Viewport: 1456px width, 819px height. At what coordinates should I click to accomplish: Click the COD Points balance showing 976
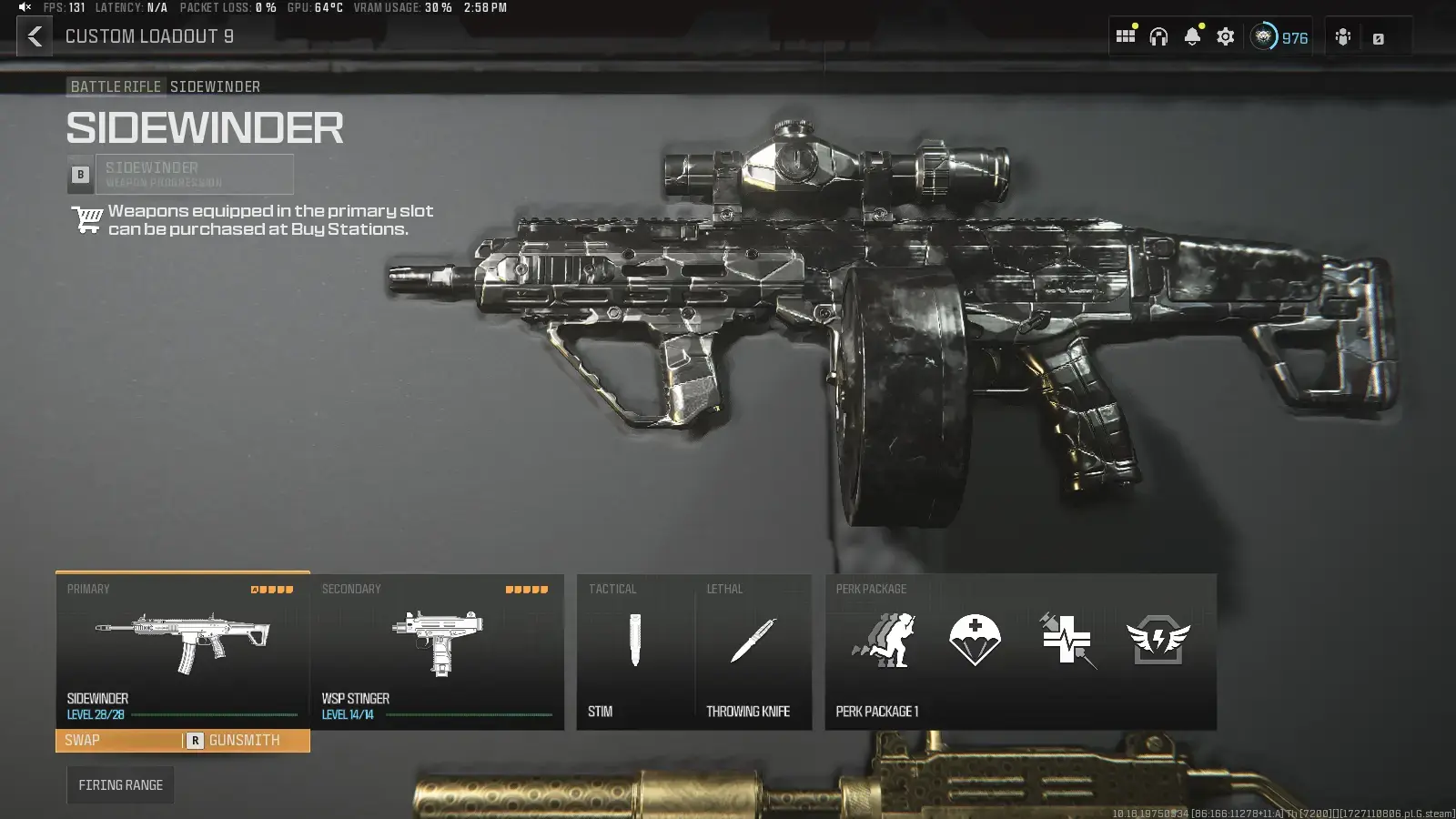click(1280, 37)
